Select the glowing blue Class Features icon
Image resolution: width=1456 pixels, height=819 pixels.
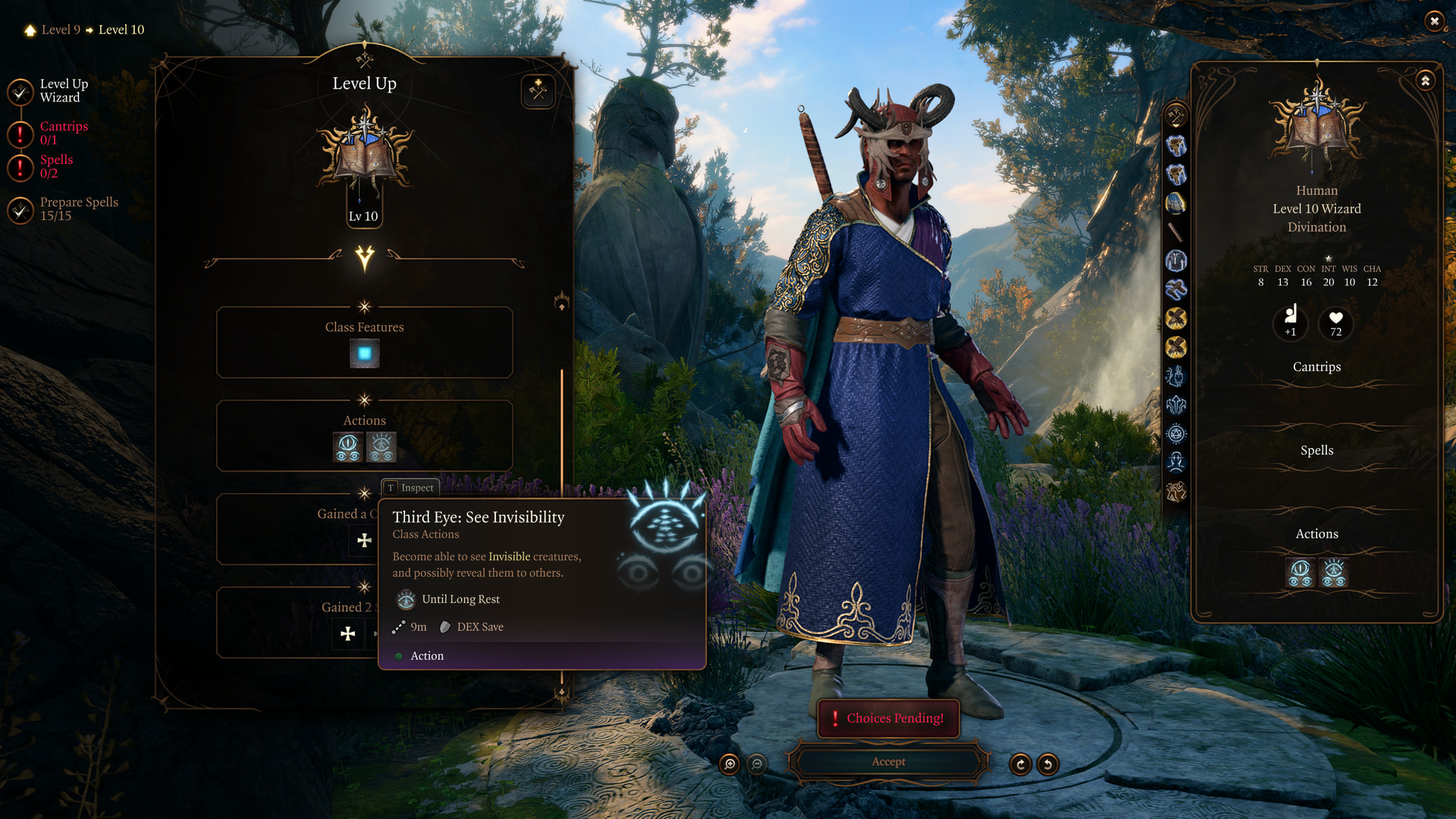click(365, 353)
